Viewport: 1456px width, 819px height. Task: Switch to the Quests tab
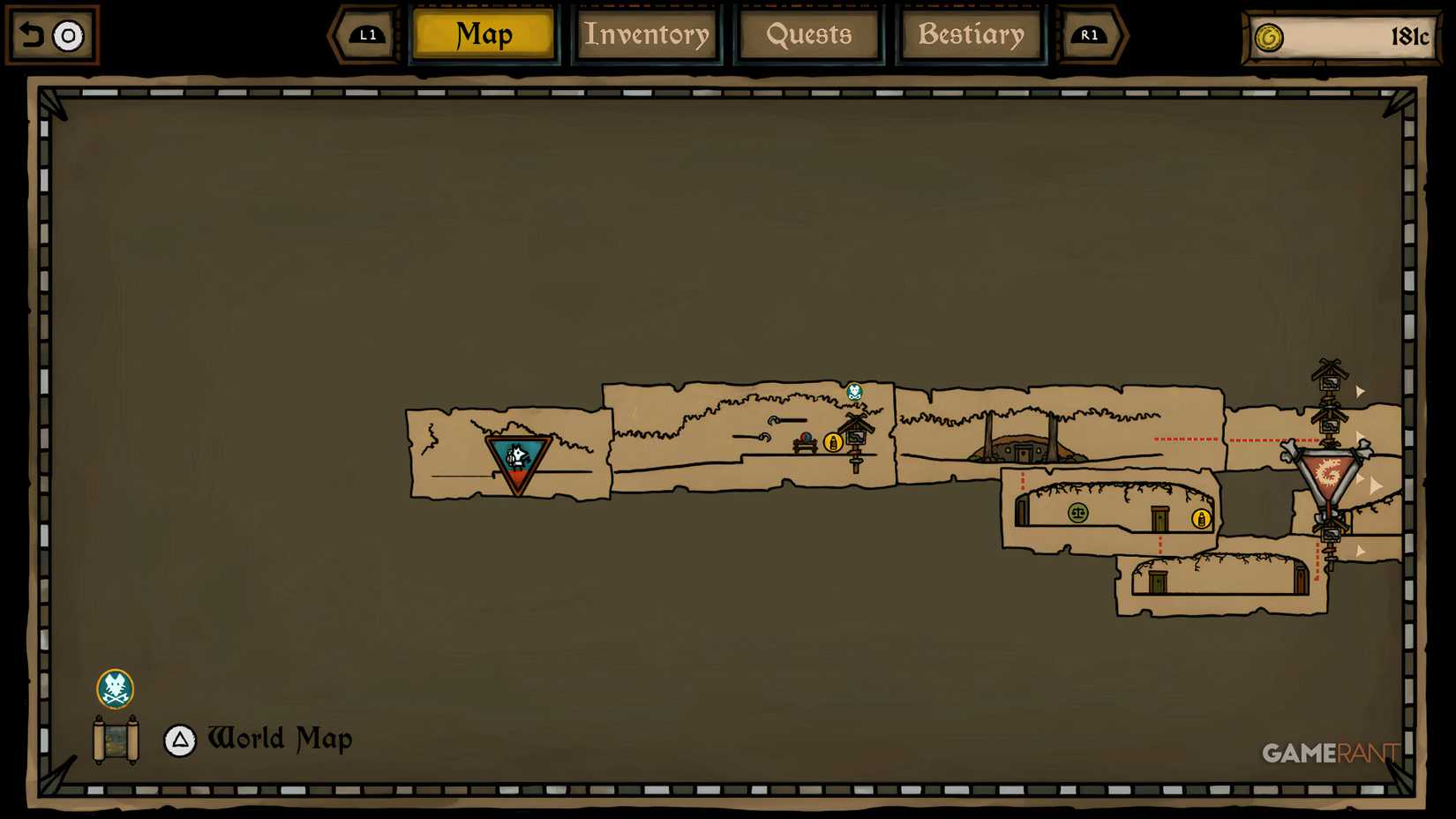[x=808, y=35]
